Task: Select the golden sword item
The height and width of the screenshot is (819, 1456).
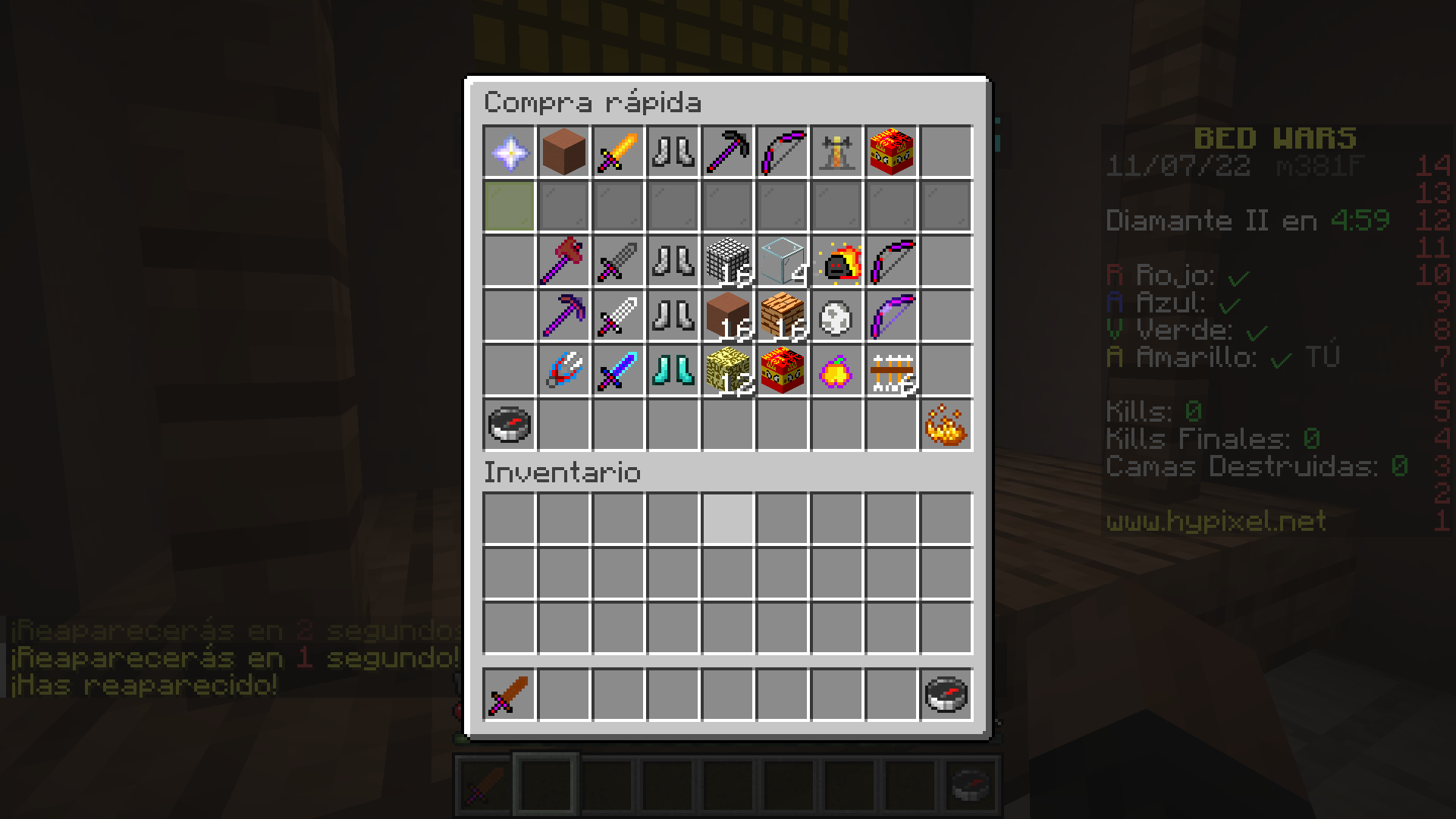Action: [619, 152]
